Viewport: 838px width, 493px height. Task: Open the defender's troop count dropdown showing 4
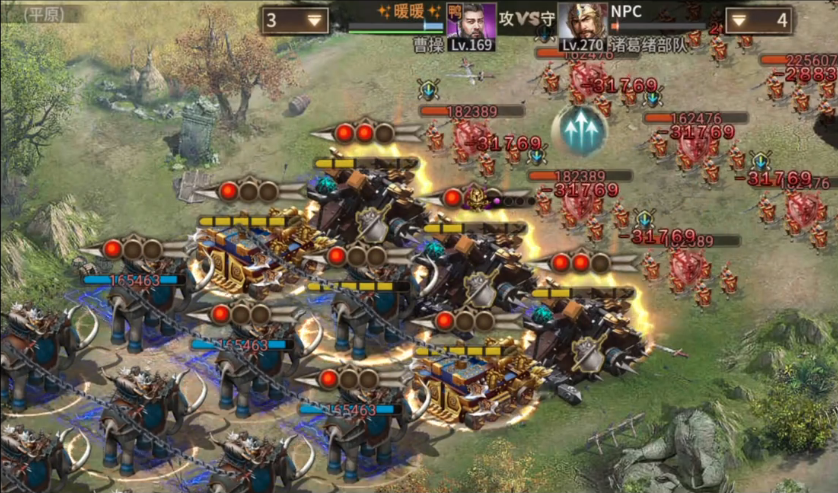757,20
